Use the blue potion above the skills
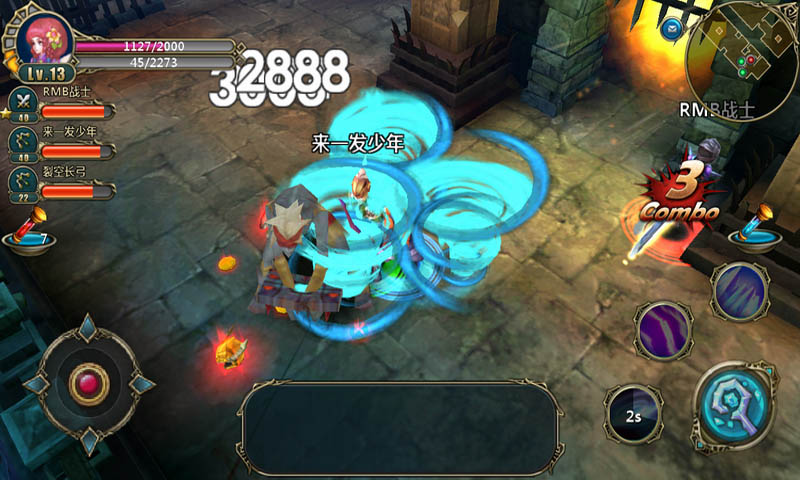The image size is (800, 480). [755, 226]
